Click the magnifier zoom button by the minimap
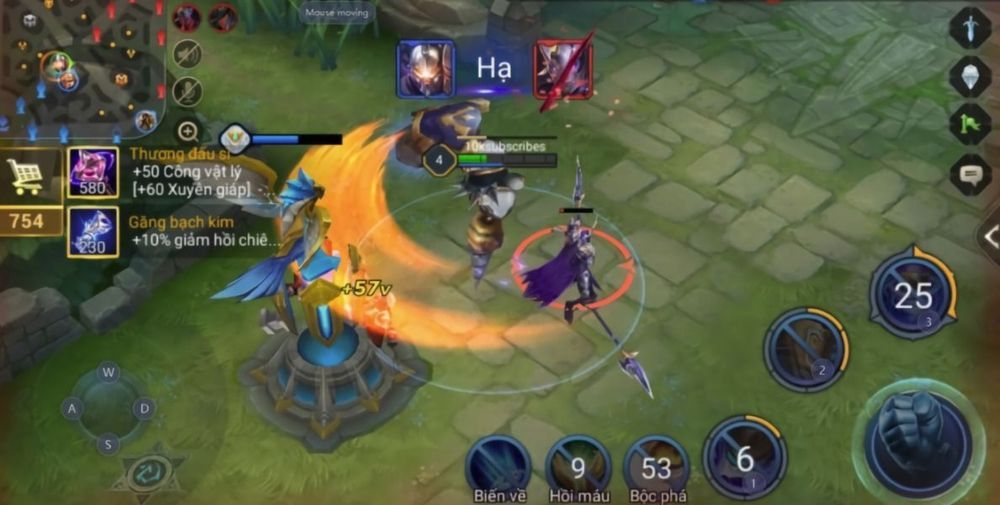The width and height of the screenshot is (1000, 505). tap(187, 131)
